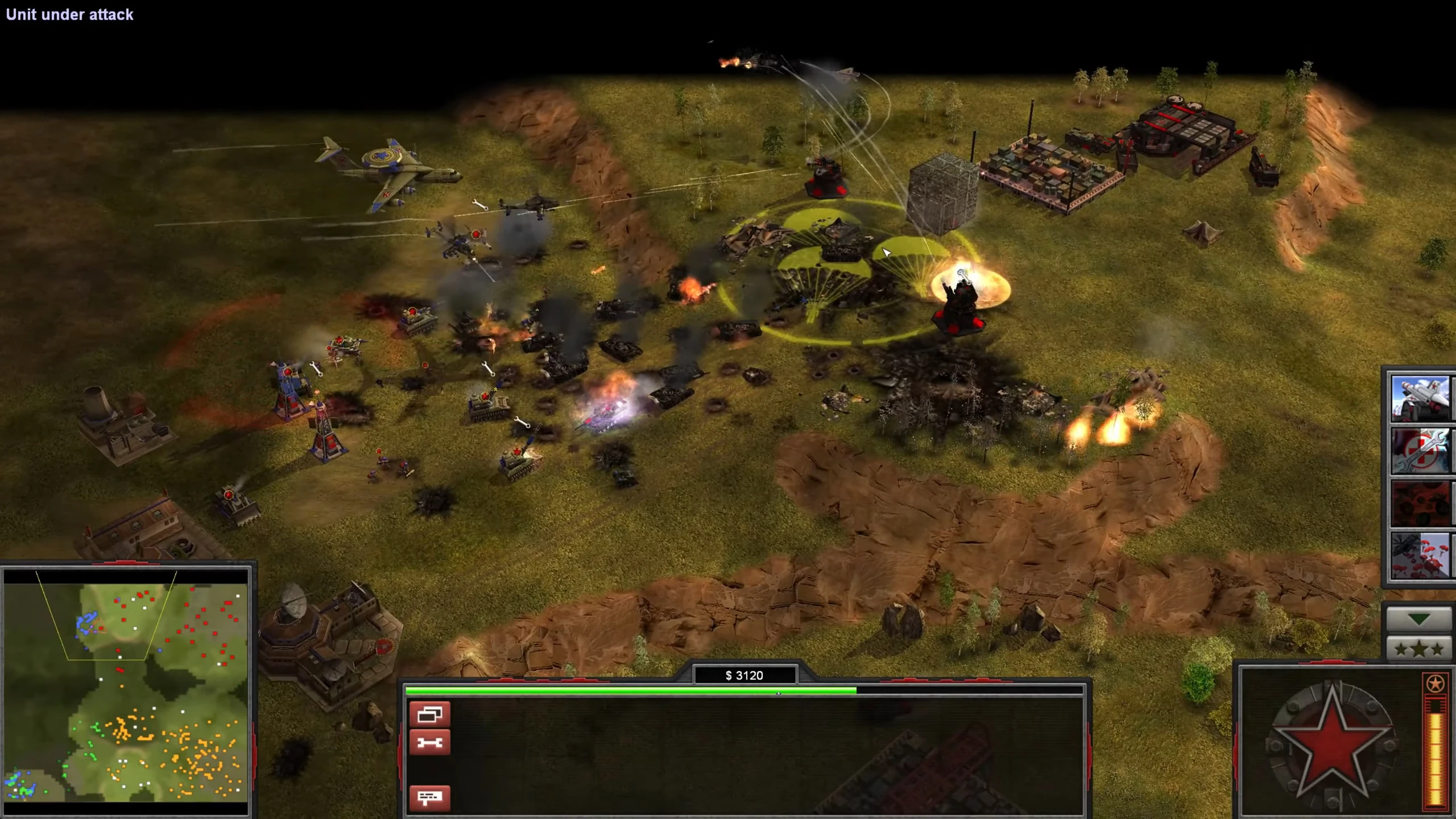This screenshot has width=1456, height=819.
Task: Collapse the powers panel with green arrow
Action: 1418,619
